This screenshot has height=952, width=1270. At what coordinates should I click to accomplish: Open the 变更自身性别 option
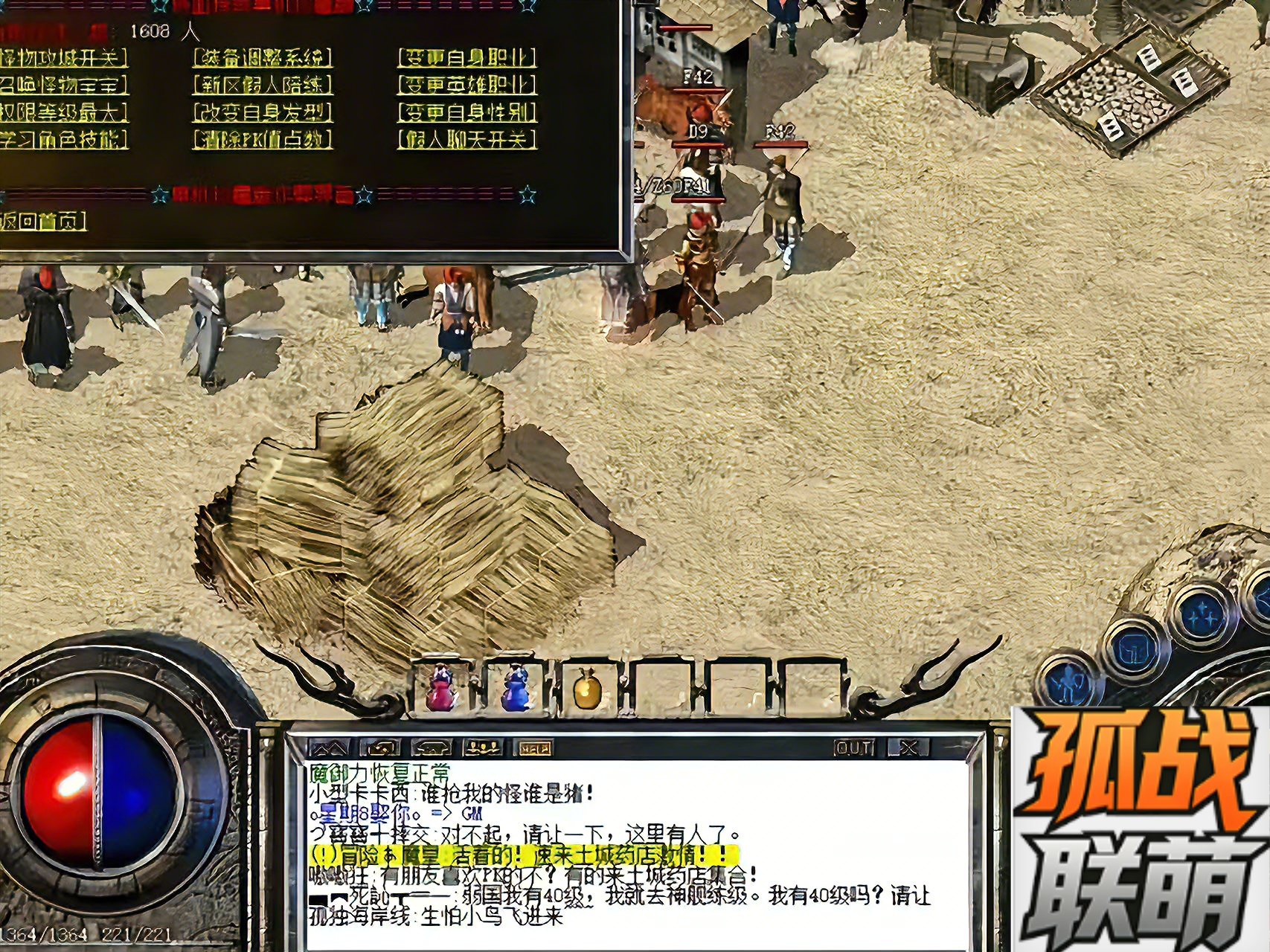click(466, 112)
